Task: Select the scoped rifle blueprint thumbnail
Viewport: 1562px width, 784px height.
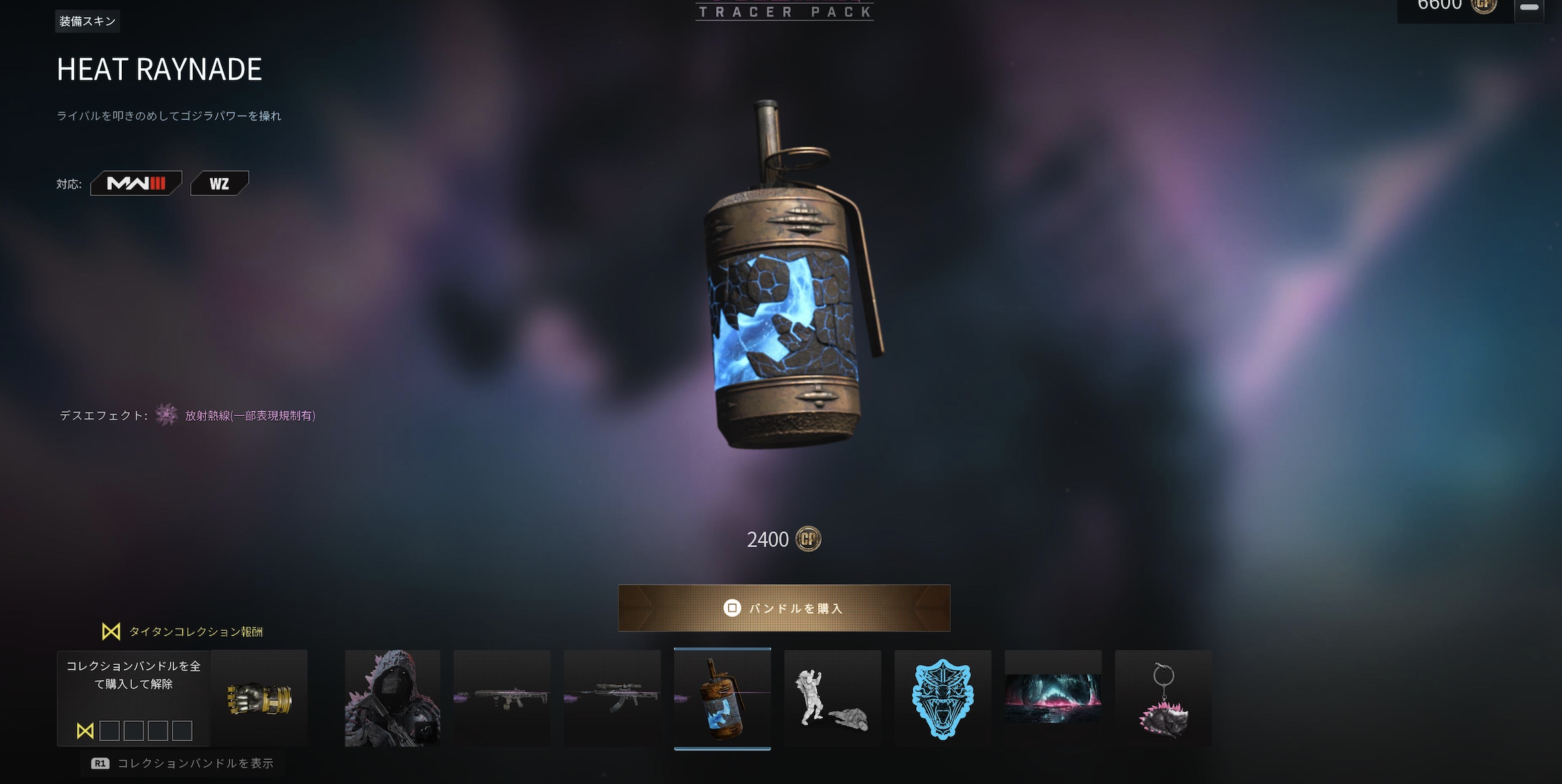Action: point(612,698)
